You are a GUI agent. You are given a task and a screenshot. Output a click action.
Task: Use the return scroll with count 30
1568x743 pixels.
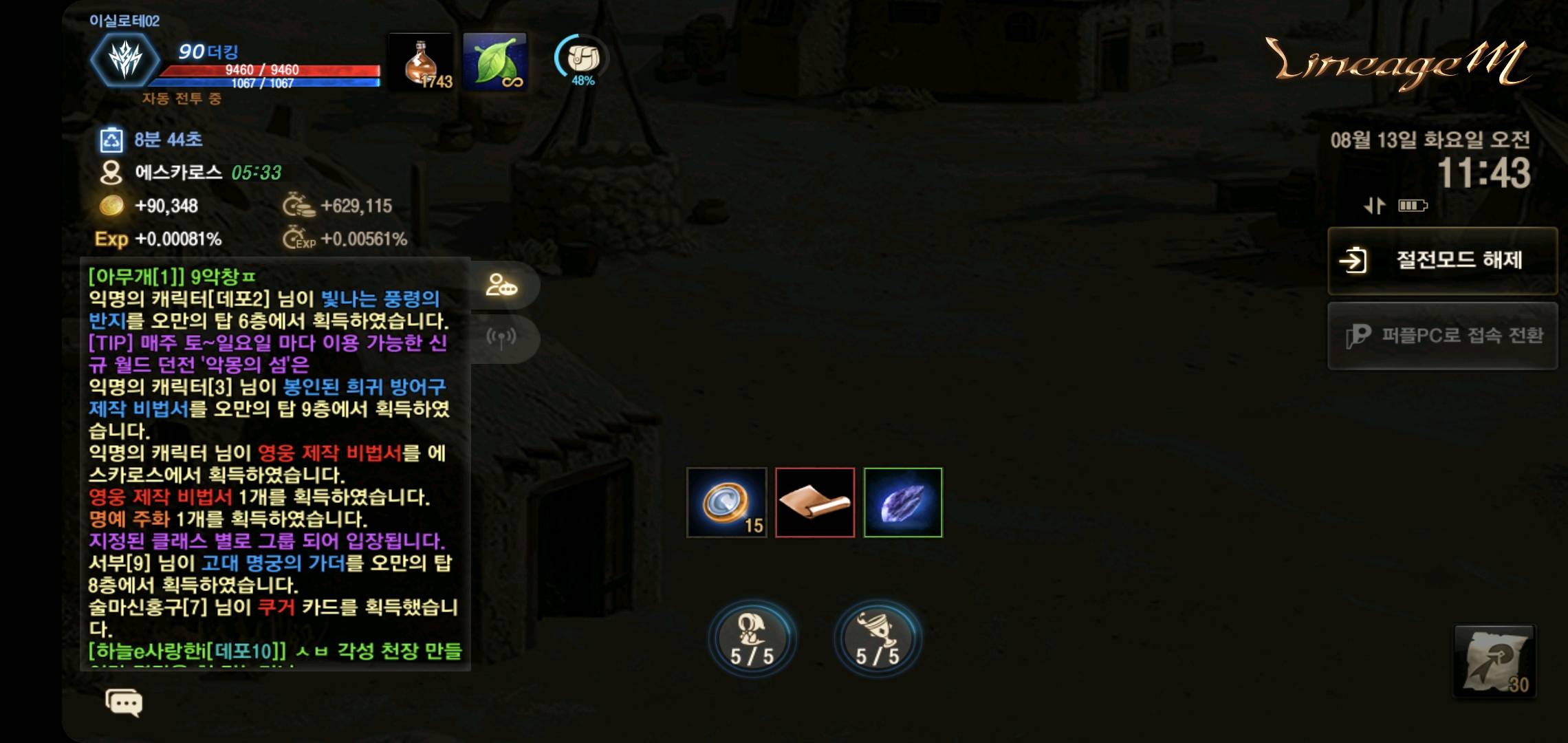(1494, 661)
